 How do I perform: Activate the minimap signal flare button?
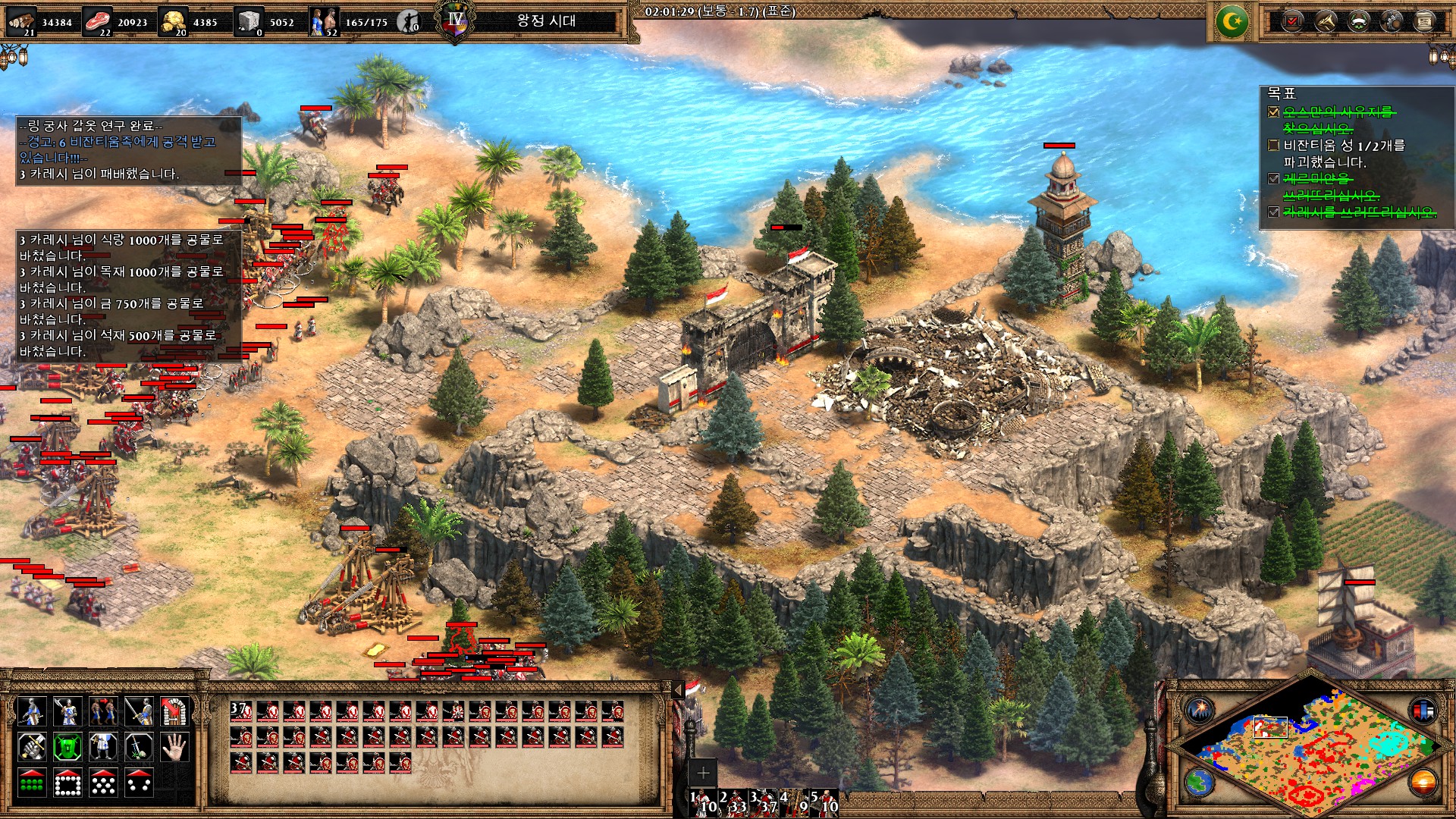click(1200, 711)
